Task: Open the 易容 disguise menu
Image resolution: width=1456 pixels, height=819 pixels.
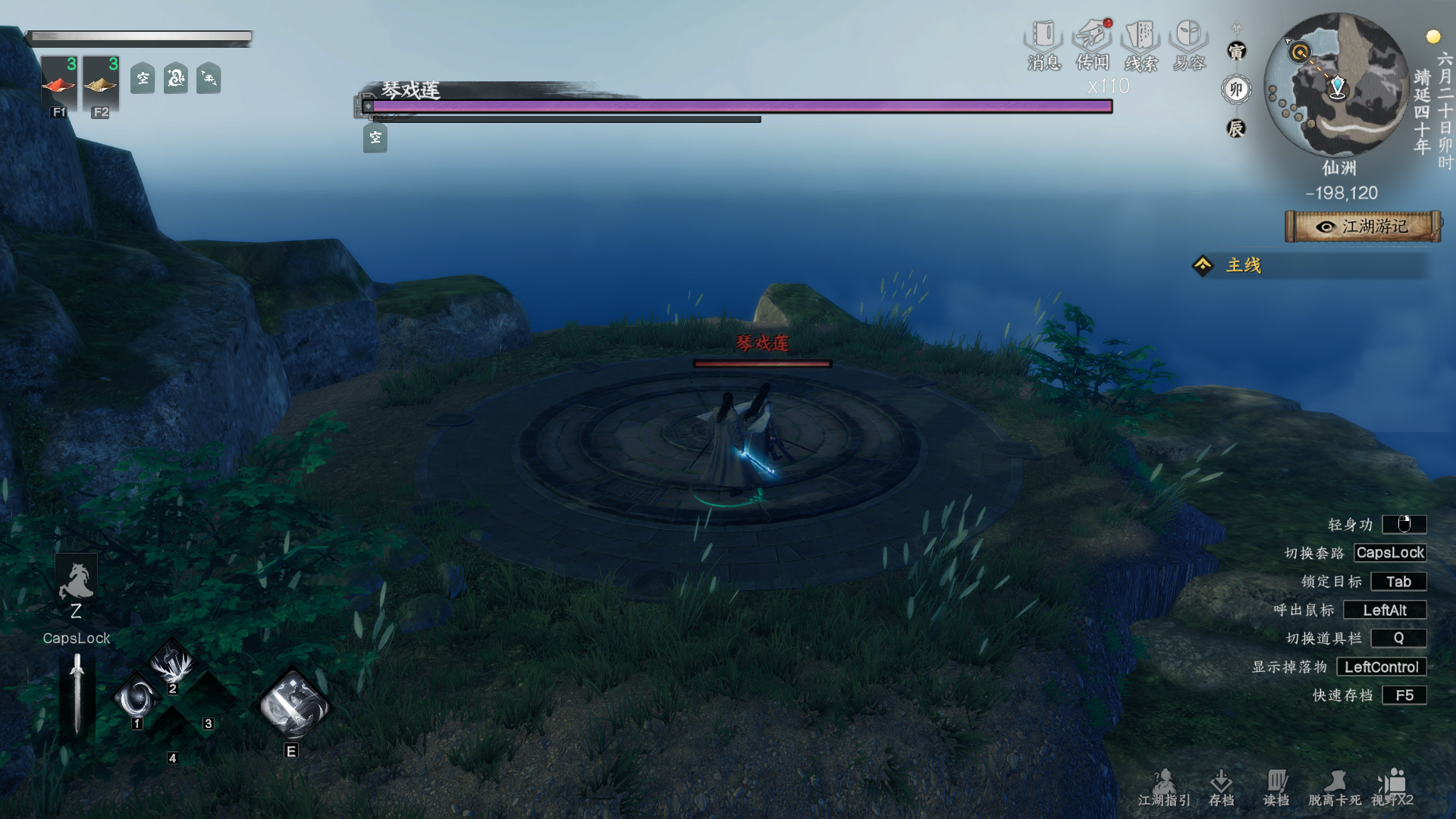Action: pyautogui.click(x=1189, y=45)
